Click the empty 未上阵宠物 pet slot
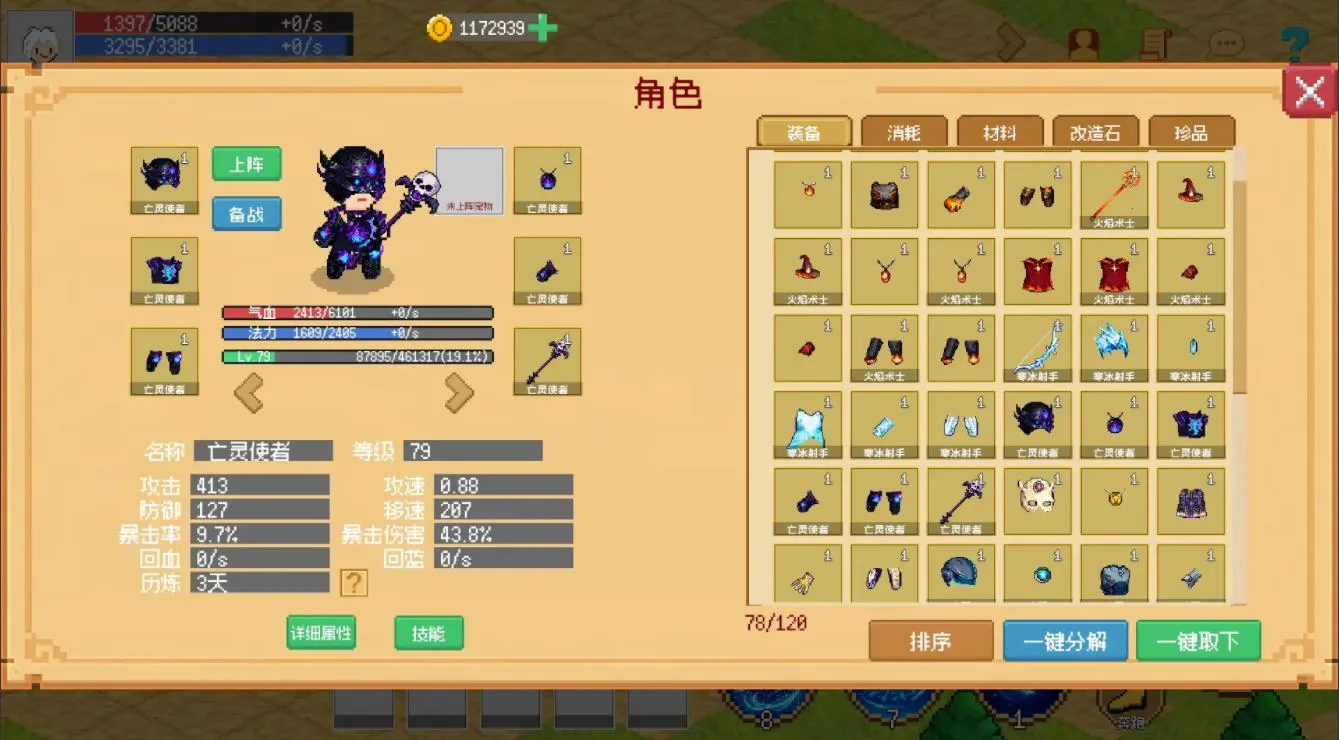 [x=469, y=180]
